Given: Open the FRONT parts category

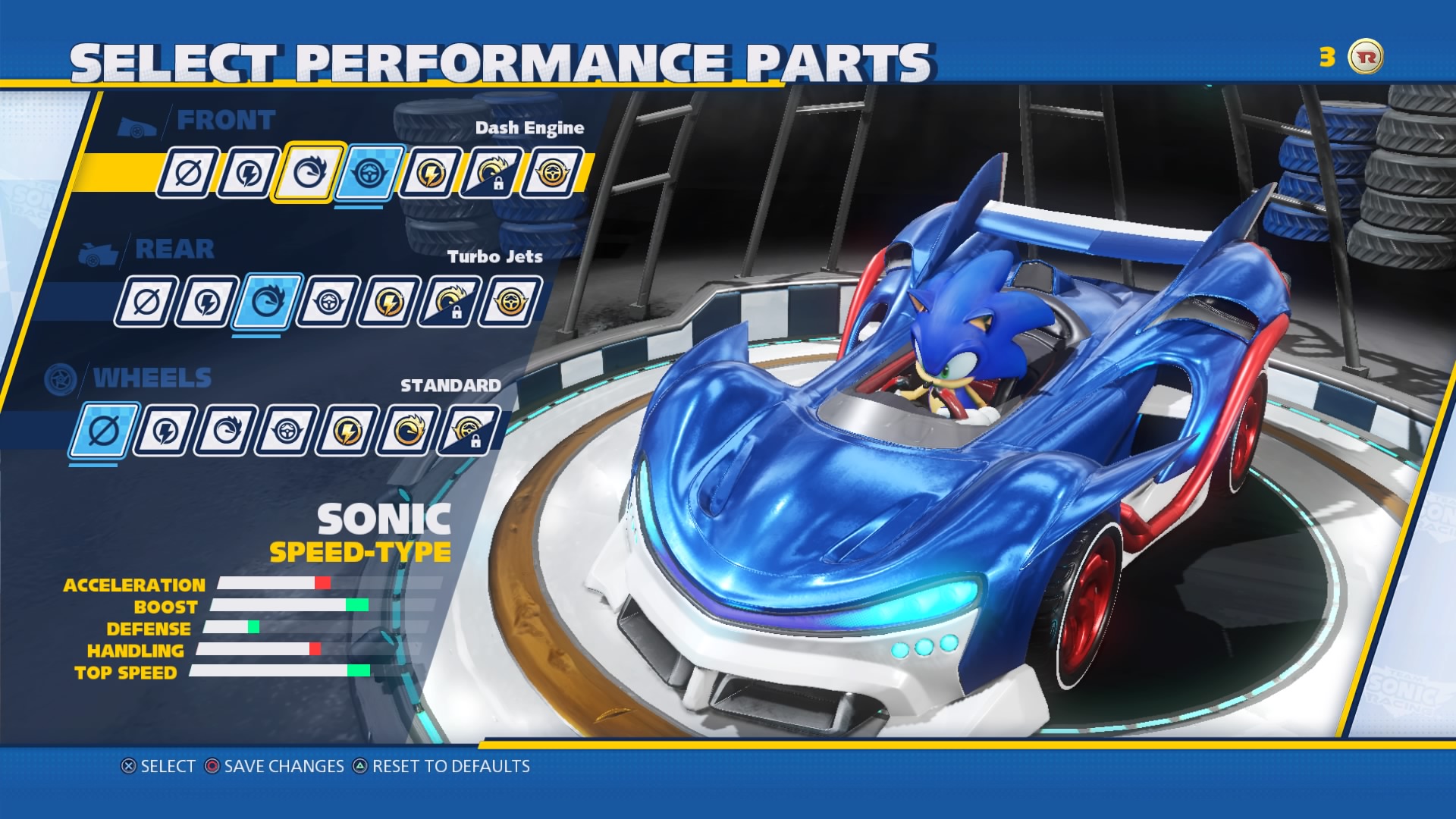Looking at the screenshot, I should coord(224,120).
